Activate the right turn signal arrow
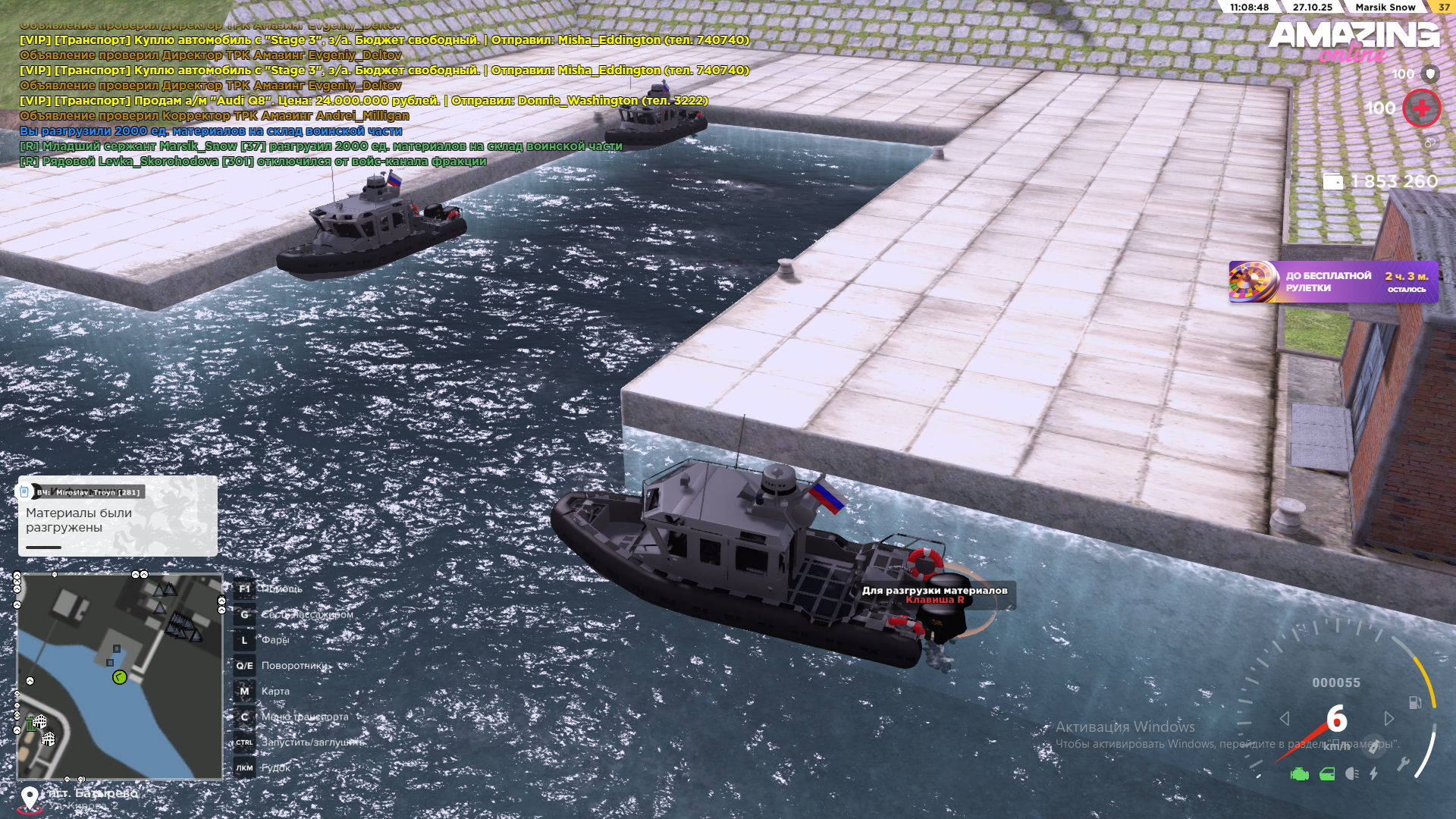Viewport: 1456px width, 819px height. pos(1389,718)
